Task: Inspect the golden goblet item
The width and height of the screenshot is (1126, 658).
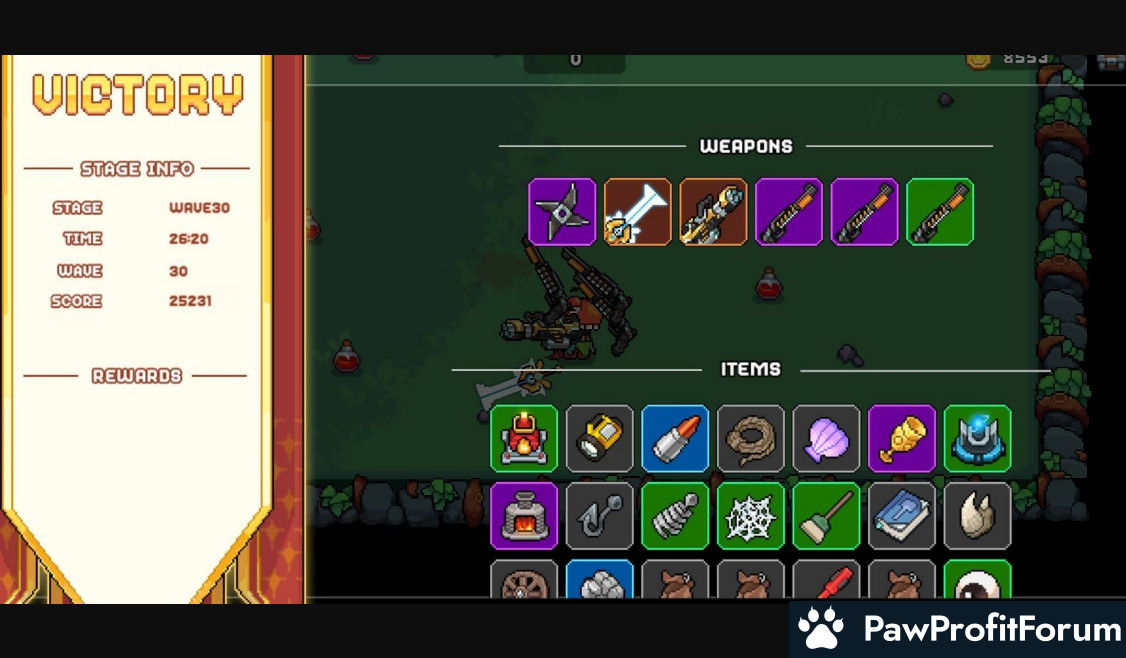Action: click(x=902, y=438)
